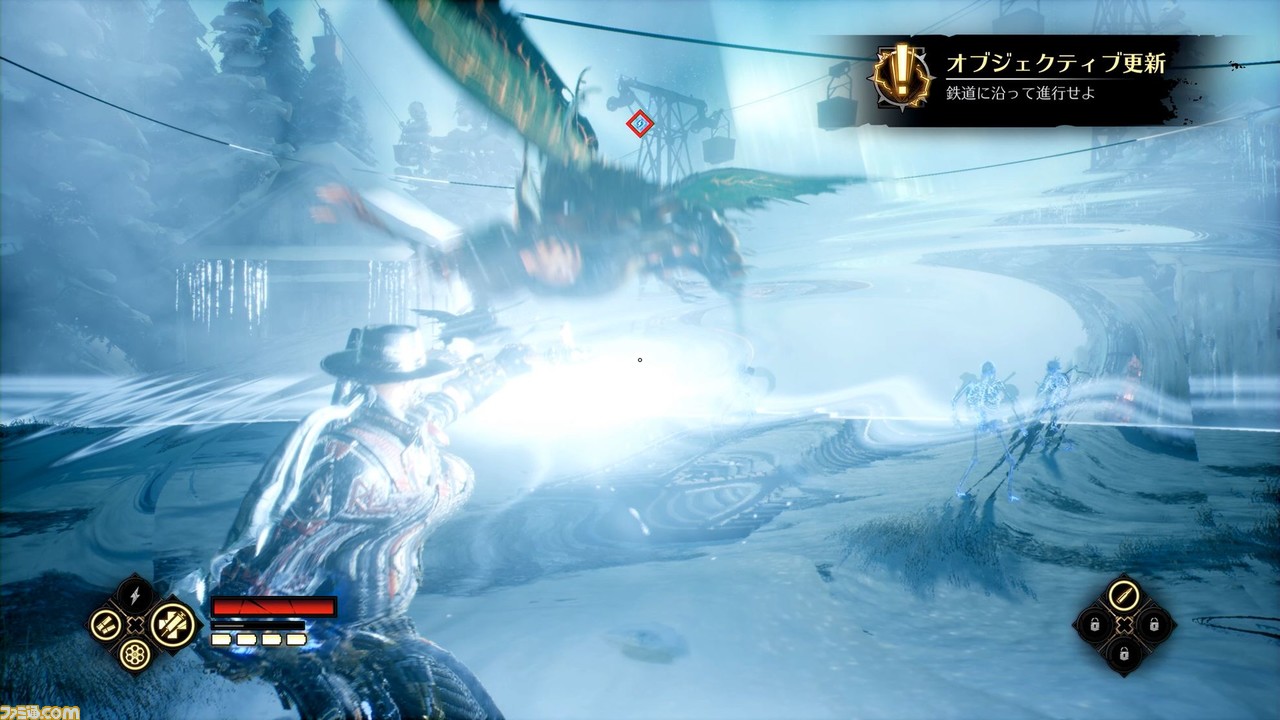The height and width of the screenshot is (720, 1280).
Task: Click the red diamond objective waypoint marker
Action: pos(640,123)
